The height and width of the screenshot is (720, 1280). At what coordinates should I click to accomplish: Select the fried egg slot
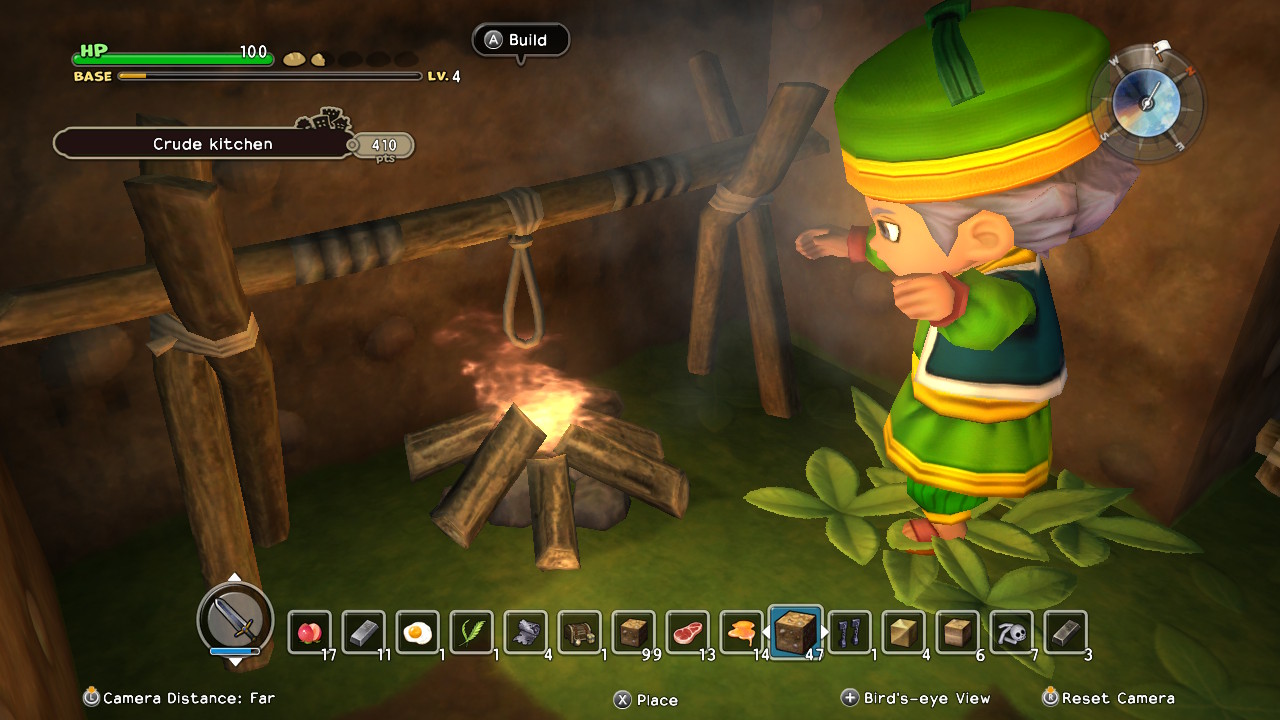point(417,632)
